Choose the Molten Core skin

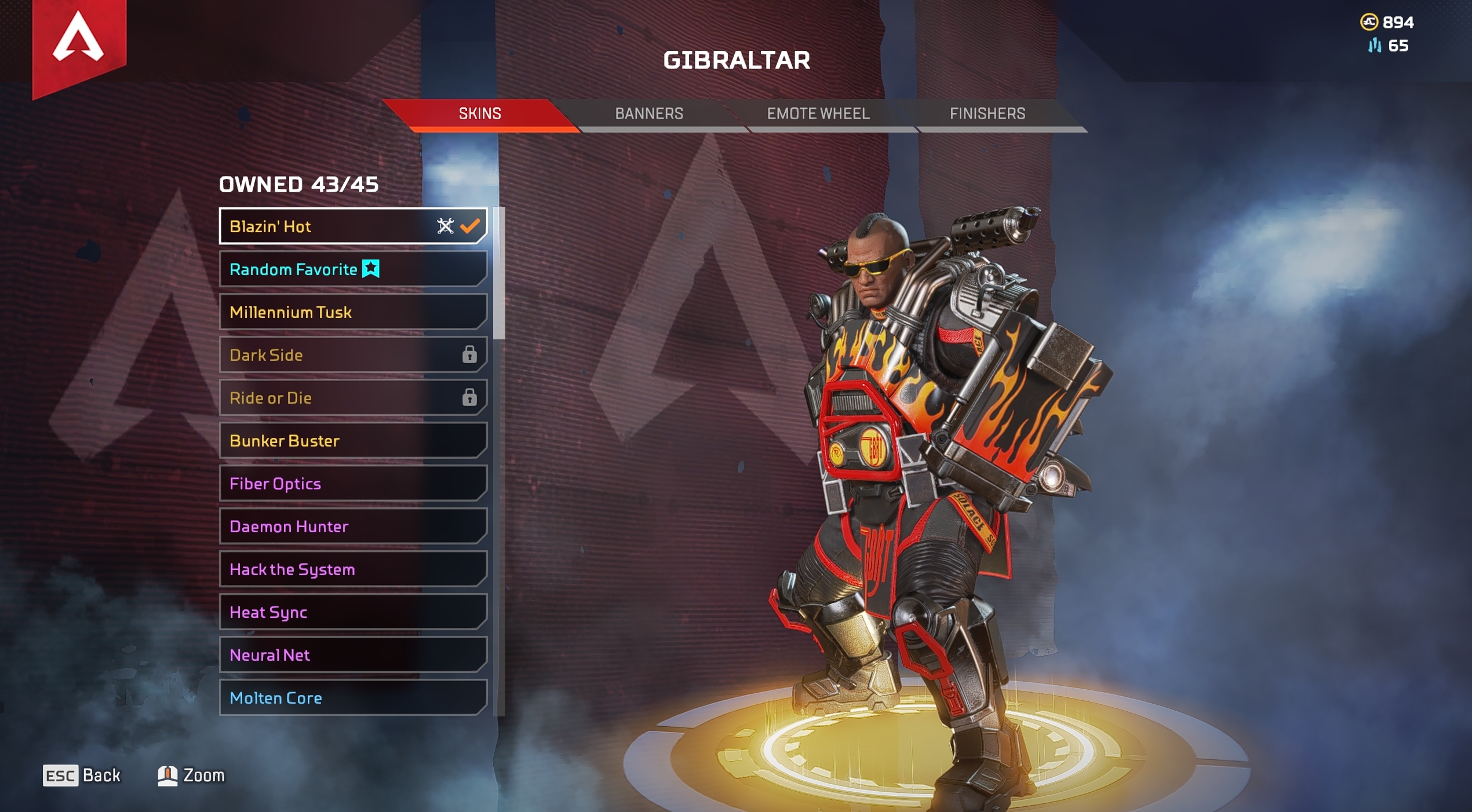click(352, 697)
